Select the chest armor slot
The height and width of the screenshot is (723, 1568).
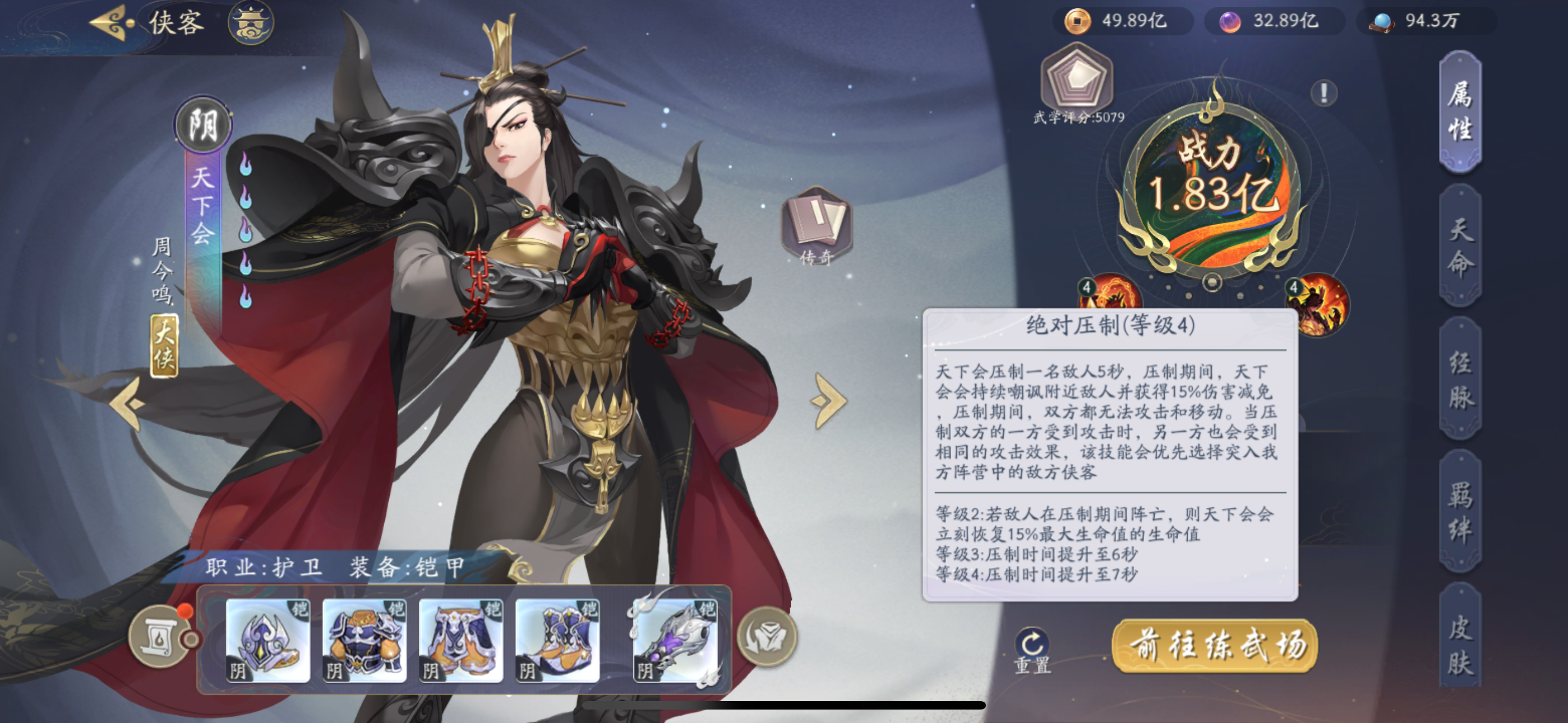[x=365, y=639]
